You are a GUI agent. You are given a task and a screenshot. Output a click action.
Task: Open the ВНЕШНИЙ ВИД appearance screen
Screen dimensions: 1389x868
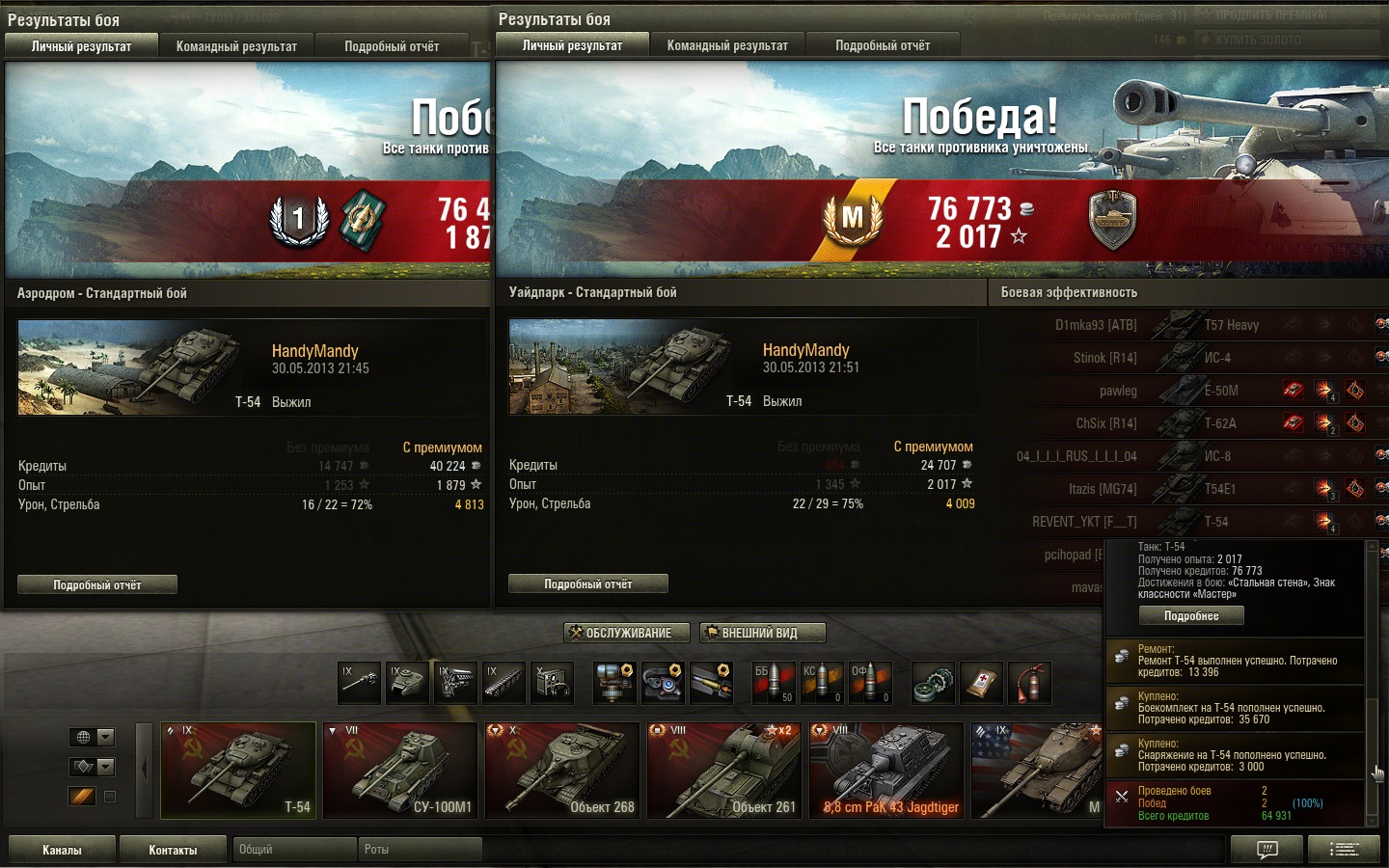pyautogui.click(x=762, y=633)
